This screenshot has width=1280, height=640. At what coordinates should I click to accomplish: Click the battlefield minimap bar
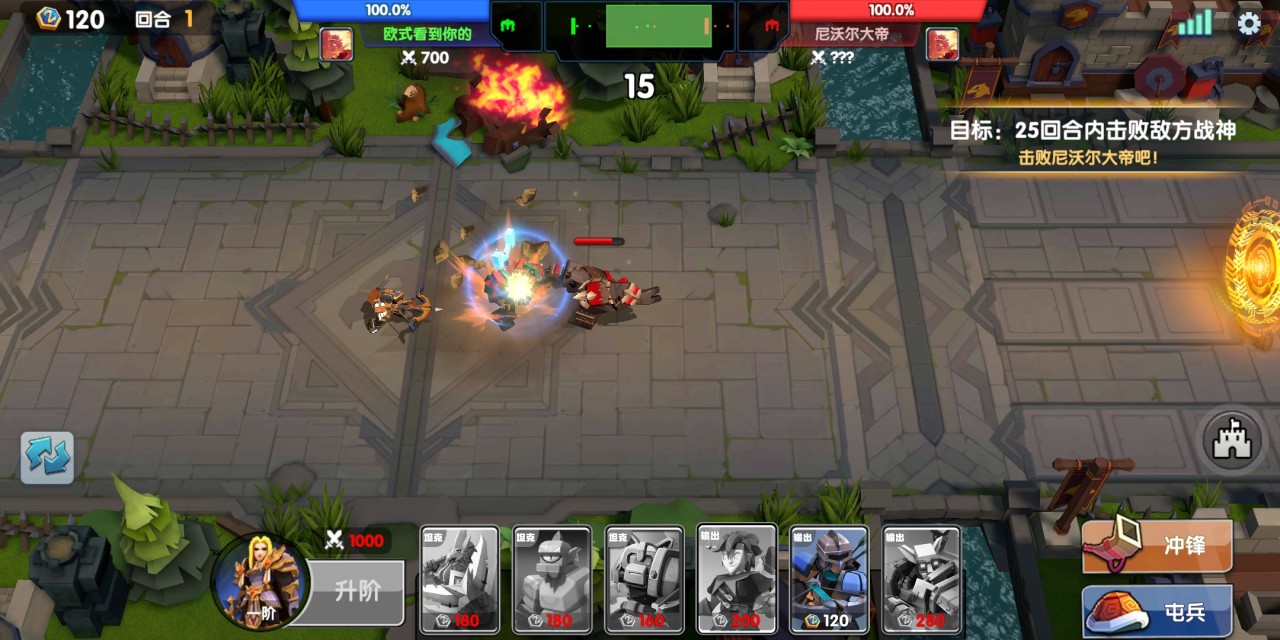tap(640, 26)
